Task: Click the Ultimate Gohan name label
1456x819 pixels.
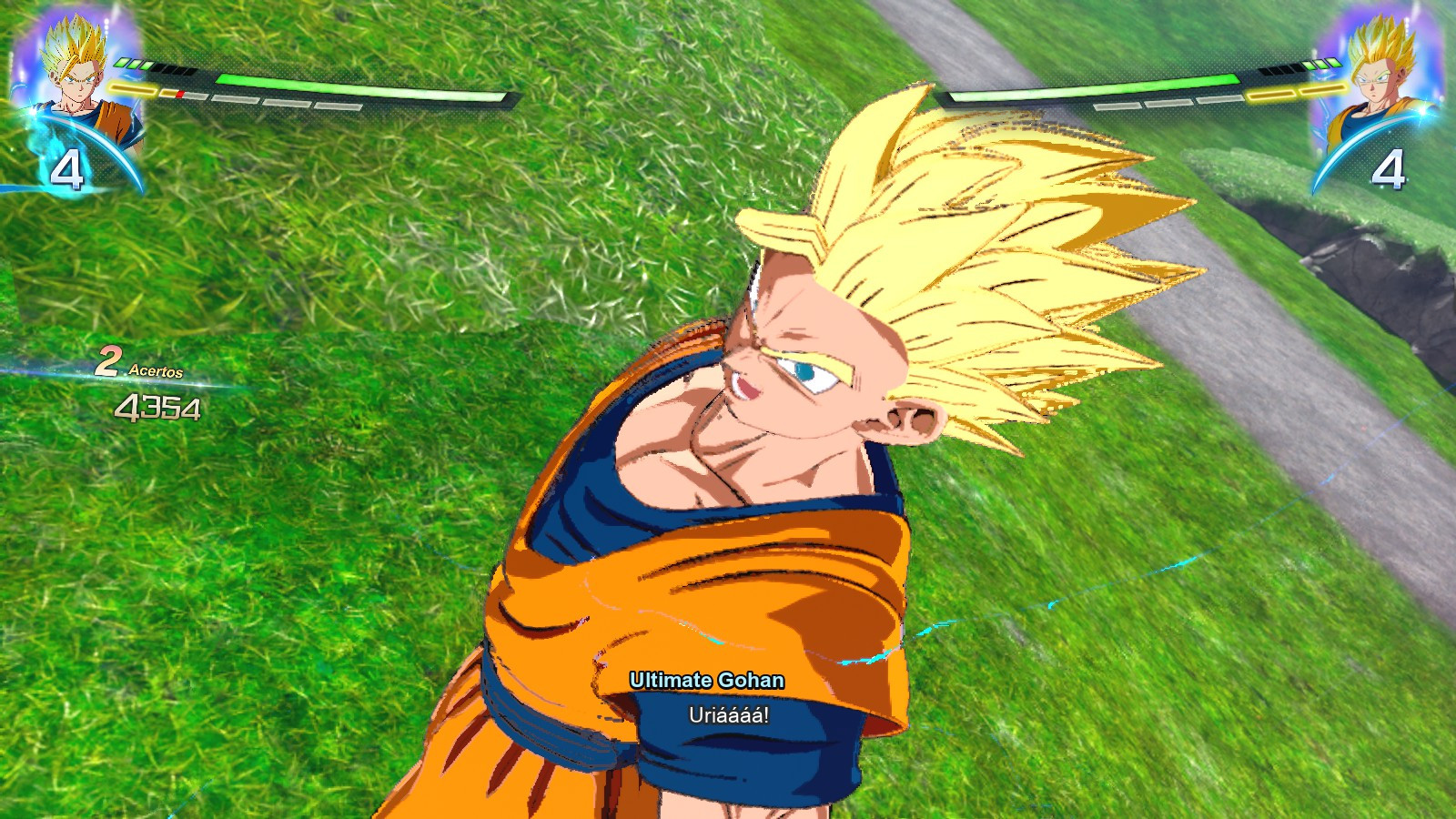Action: point(710,677)
